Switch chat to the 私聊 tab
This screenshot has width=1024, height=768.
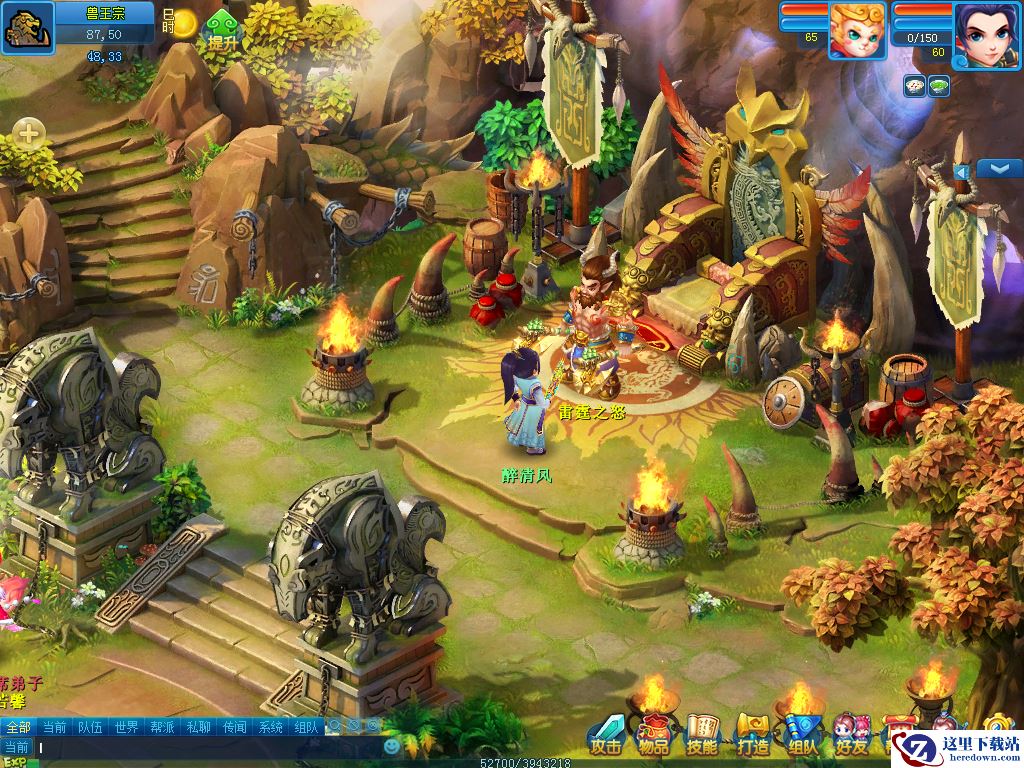tap(198, 727)
